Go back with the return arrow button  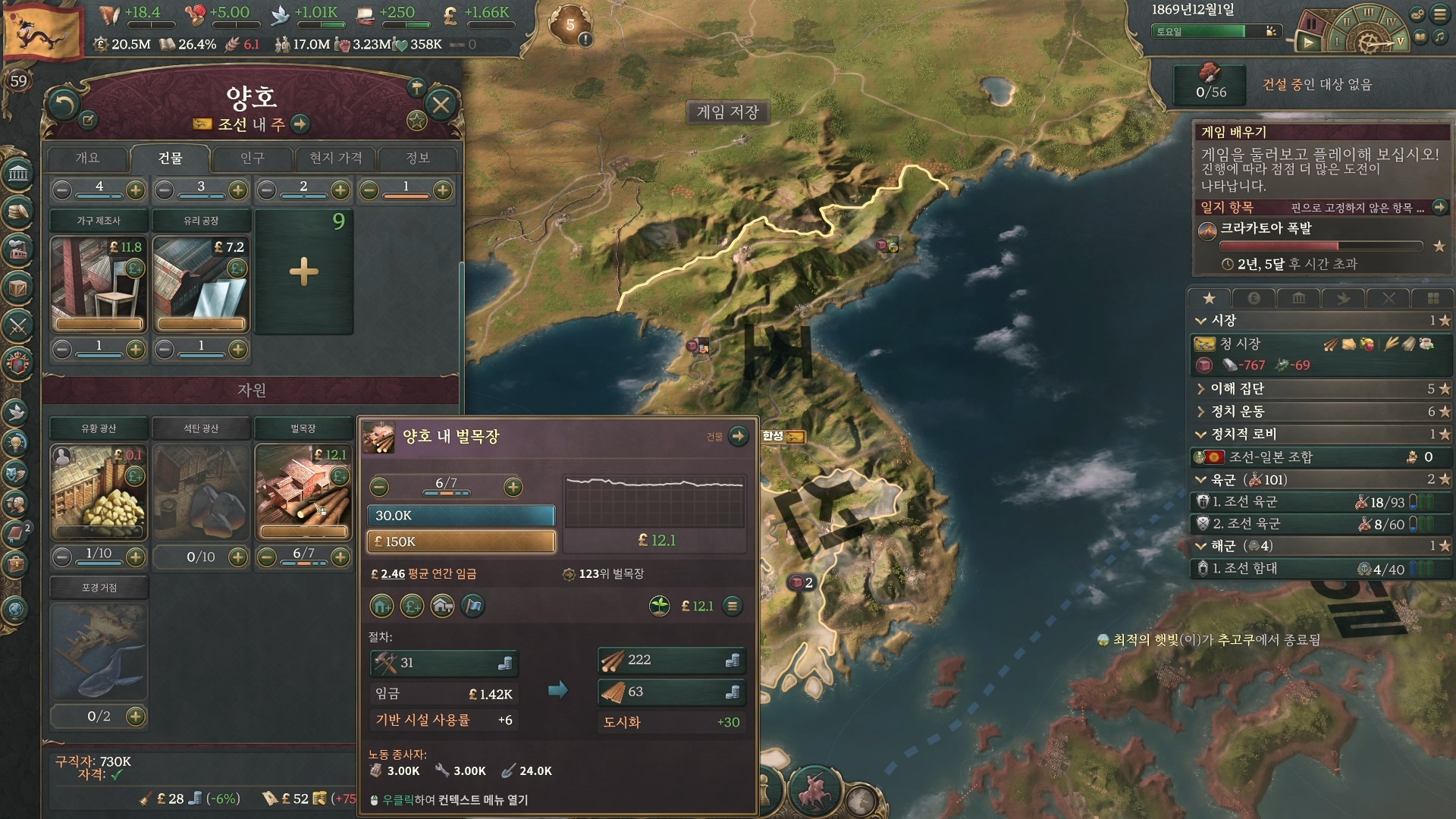[x=64, y=105]
